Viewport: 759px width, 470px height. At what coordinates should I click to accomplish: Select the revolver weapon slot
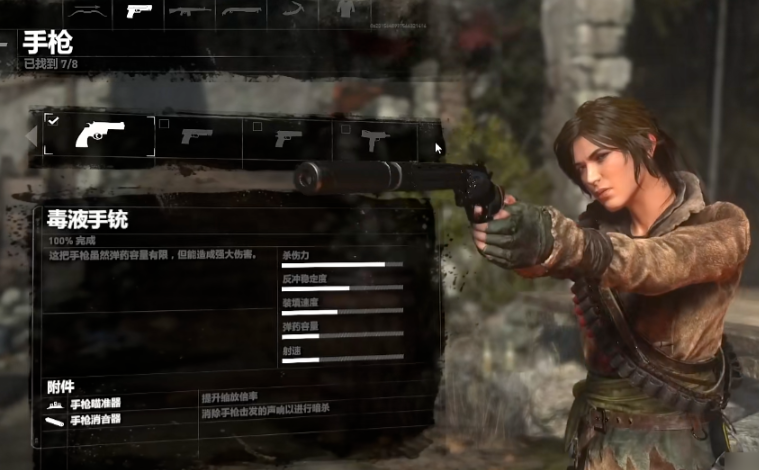pos(99,135)
